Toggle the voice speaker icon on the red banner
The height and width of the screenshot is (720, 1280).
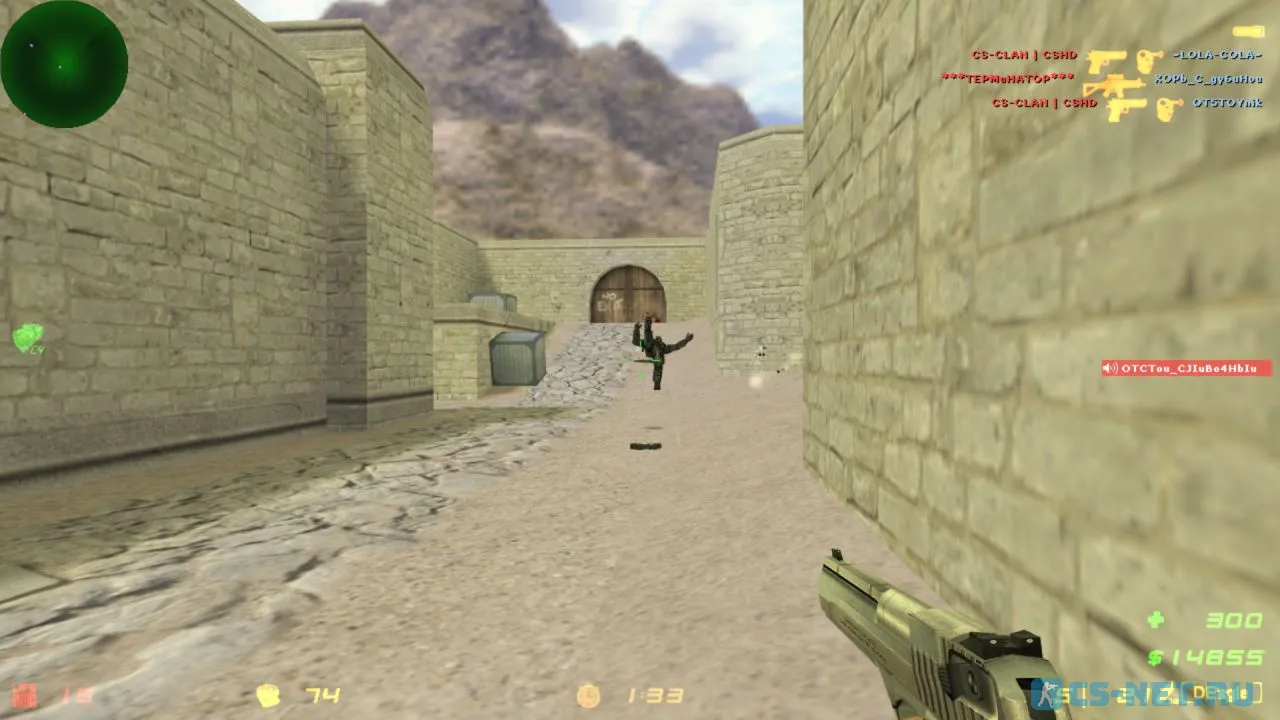(1110, 367)
